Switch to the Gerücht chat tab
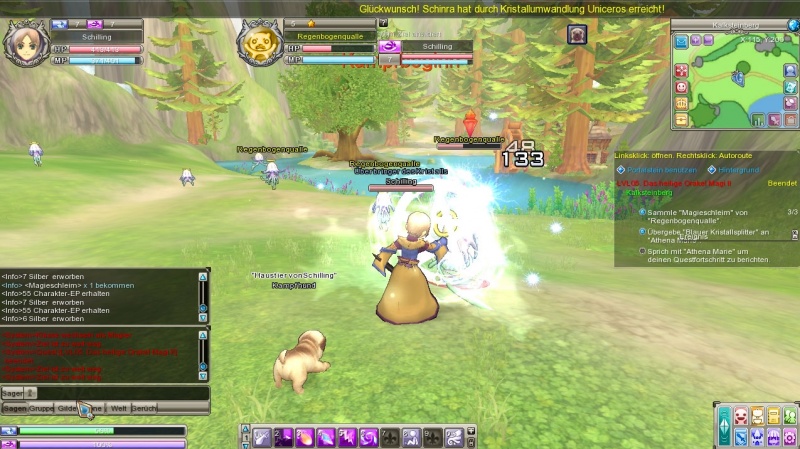 144,409
